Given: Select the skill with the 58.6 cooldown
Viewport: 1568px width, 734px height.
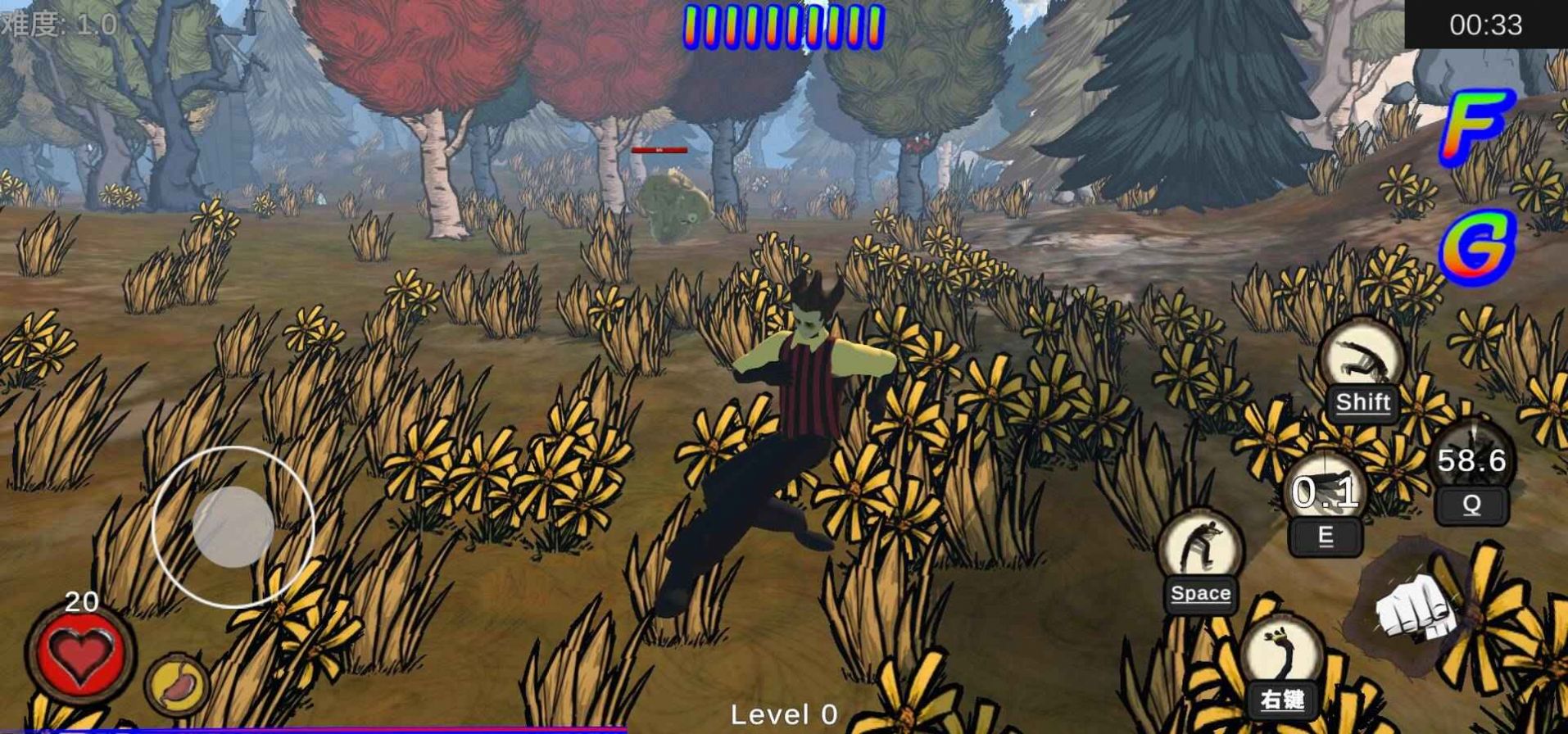Looking at the screenshot, I should (1472, 460).
